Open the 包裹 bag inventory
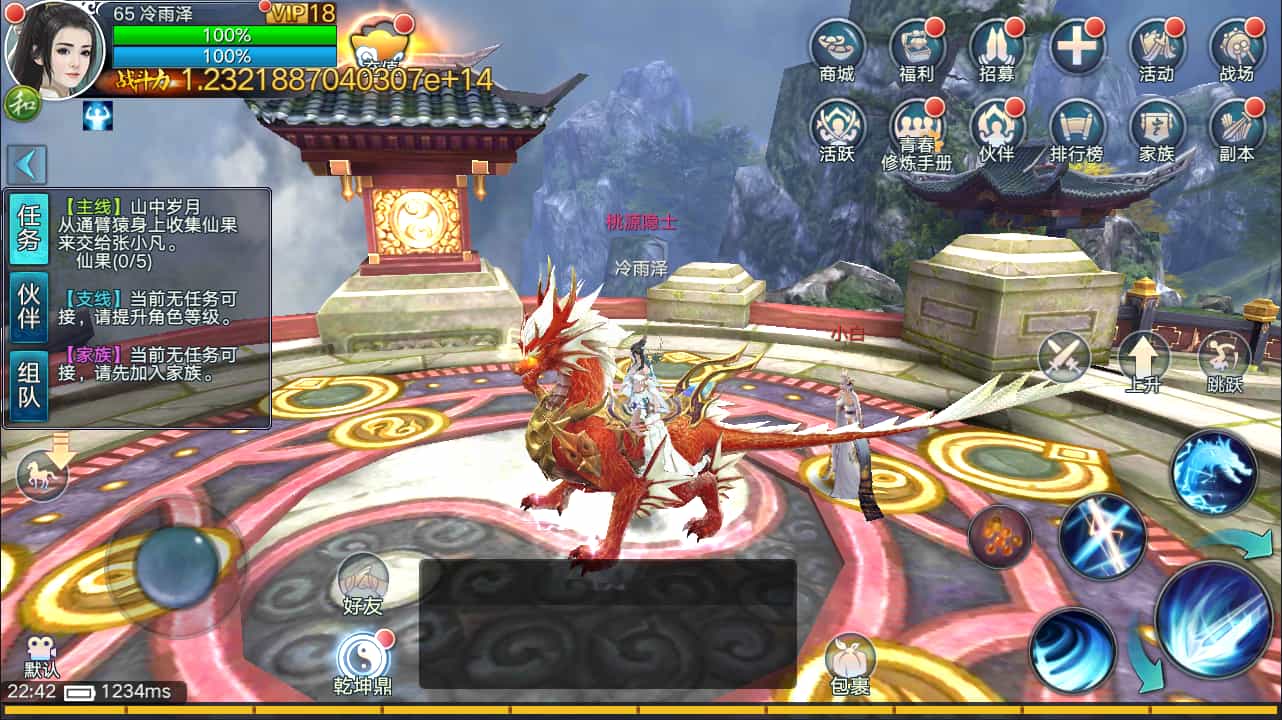This screenshot has width=1282, height=720. point(849,662)
